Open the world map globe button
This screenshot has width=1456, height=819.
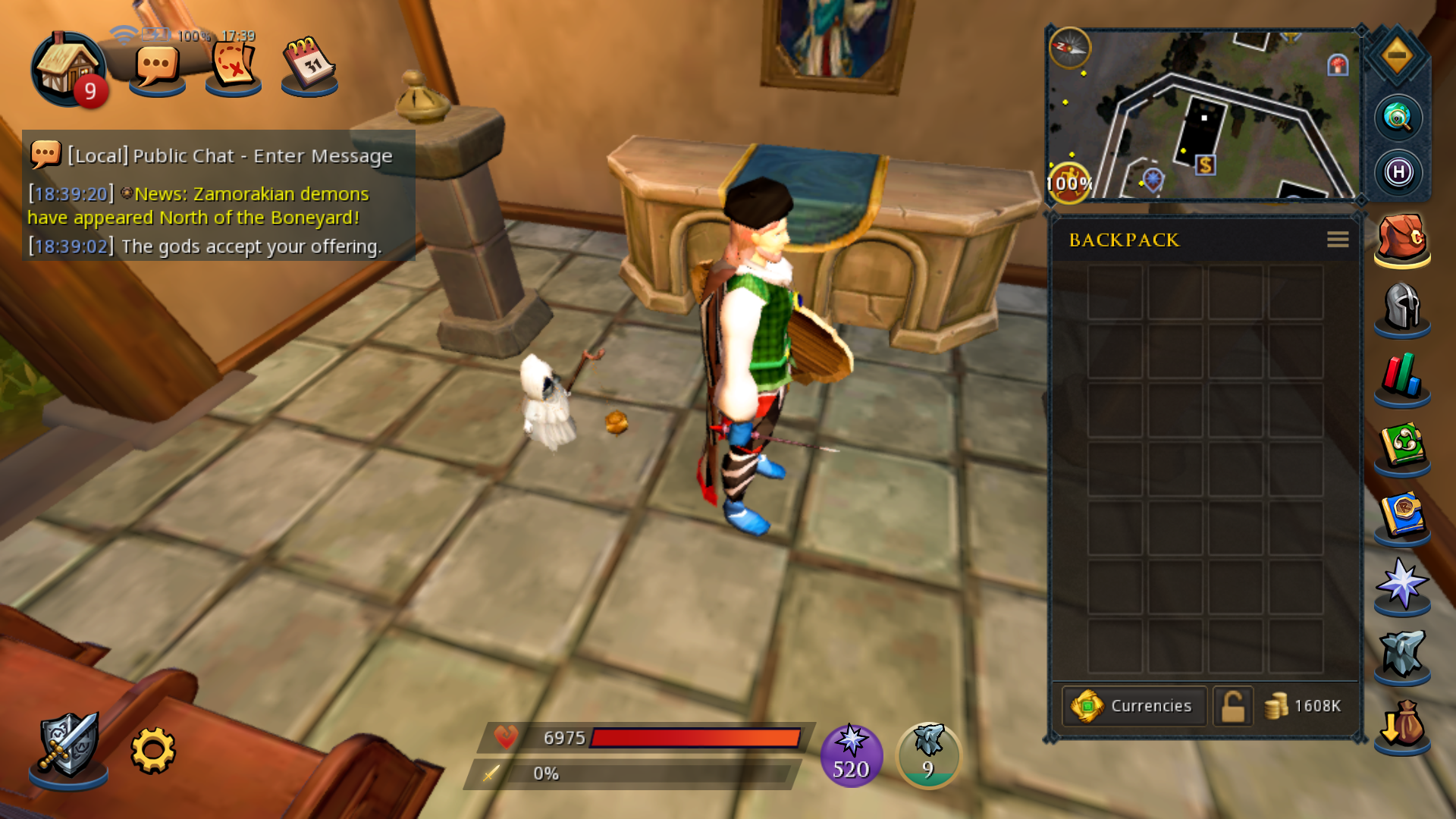[x=1398, y=118]
